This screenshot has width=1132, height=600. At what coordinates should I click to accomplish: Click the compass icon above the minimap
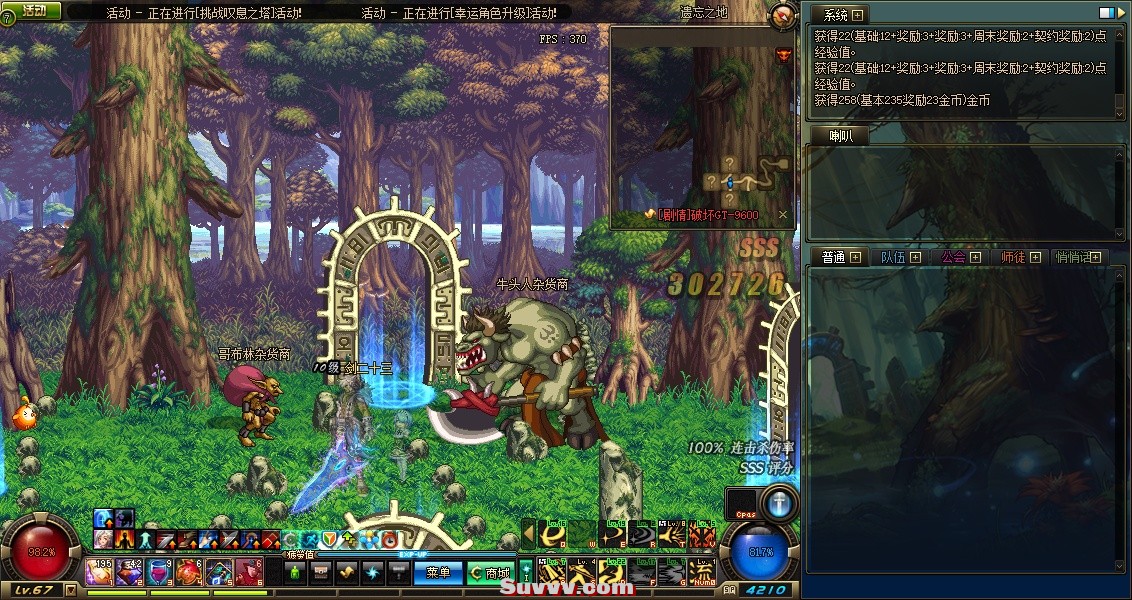pyautogui.click(x=784, y=14)
